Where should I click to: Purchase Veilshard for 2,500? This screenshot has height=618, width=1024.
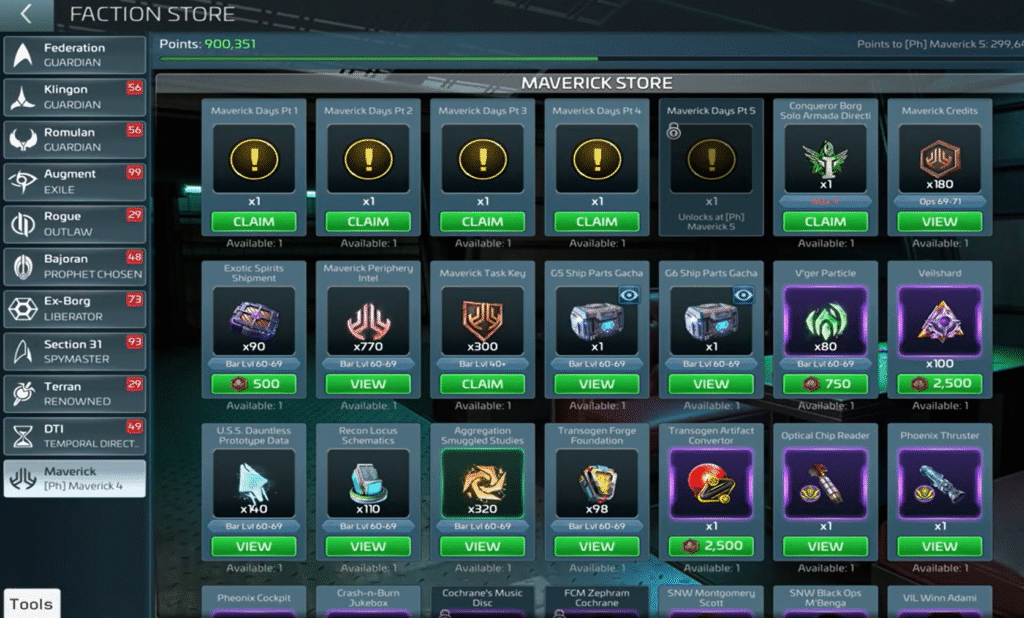point(939,384)
